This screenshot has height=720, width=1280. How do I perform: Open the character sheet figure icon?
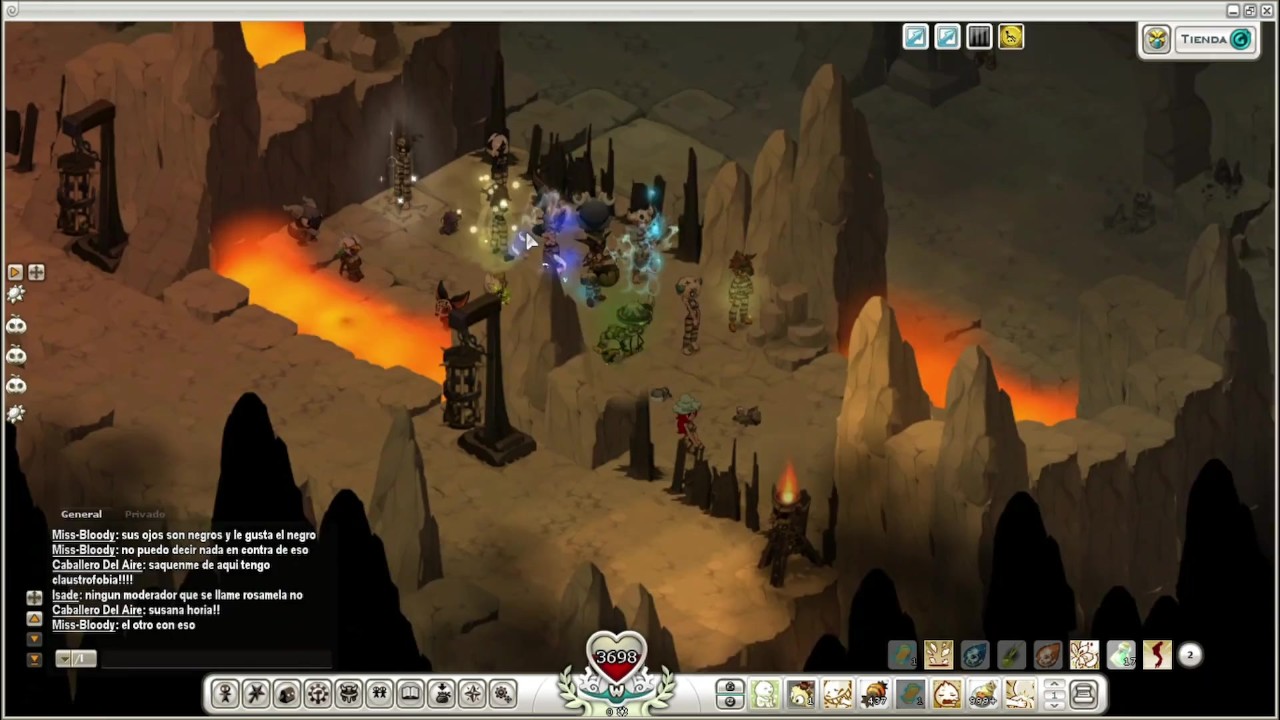point(225,693)
